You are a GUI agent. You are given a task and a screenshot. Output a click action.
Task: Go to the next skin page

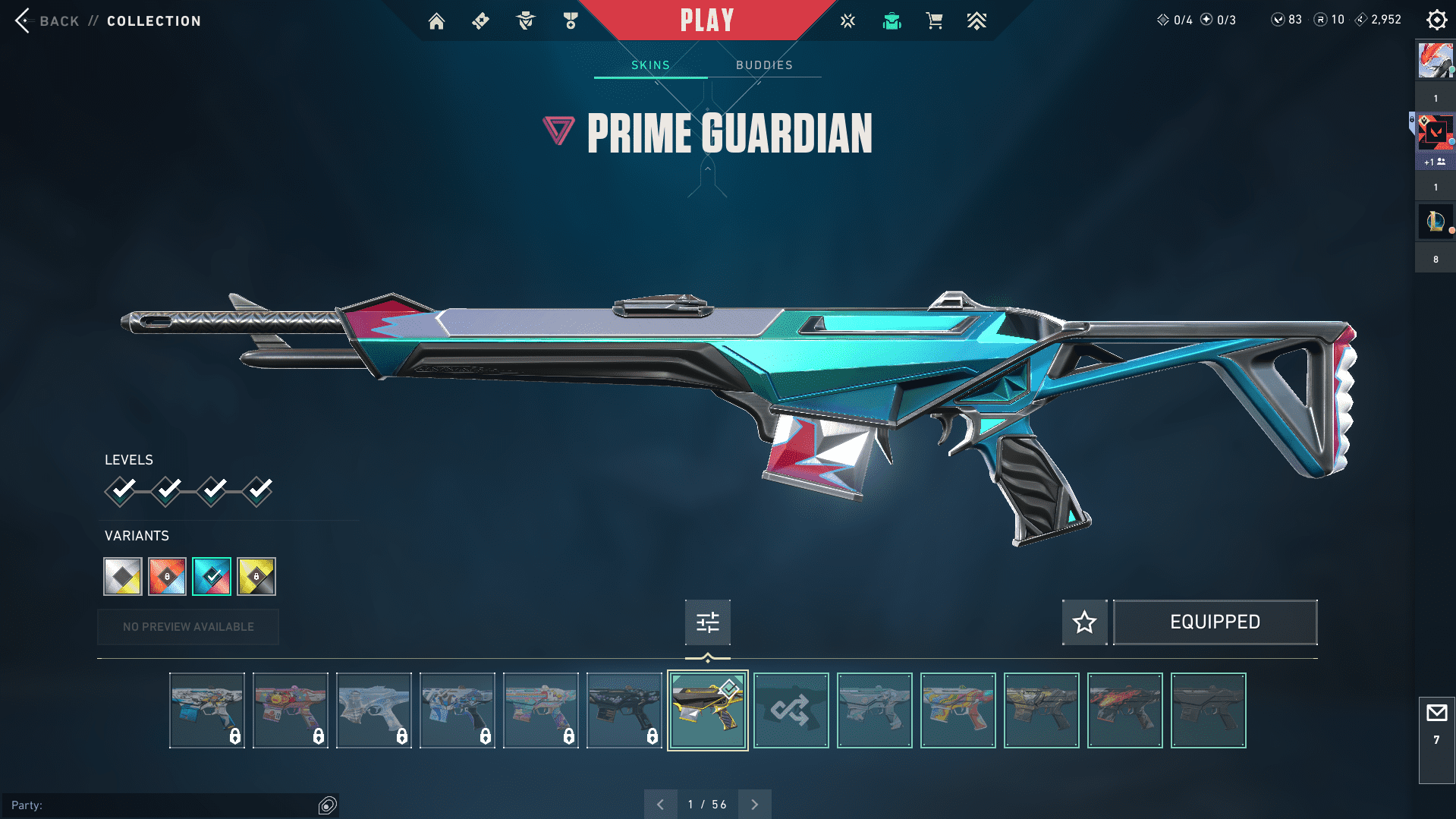point(754,805)
